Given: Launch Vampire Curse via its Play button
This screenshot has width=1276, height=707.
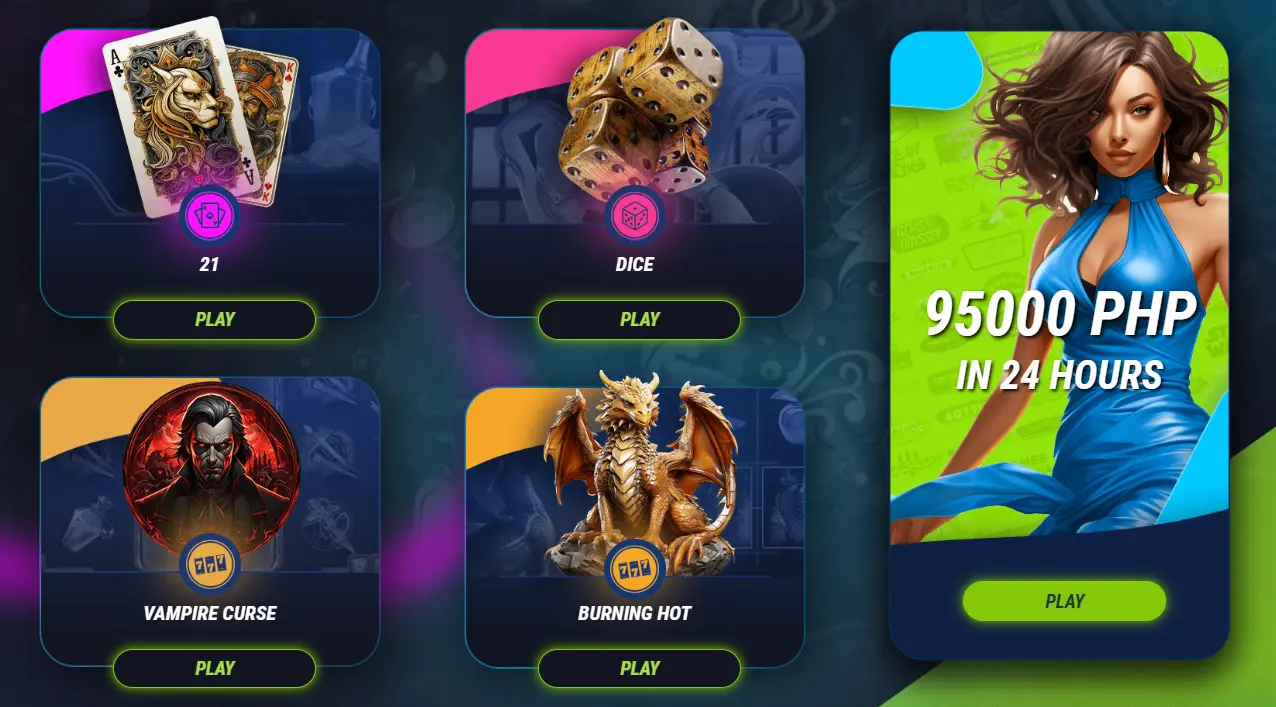Looking at the screenshot, I should tap(214, 668).
